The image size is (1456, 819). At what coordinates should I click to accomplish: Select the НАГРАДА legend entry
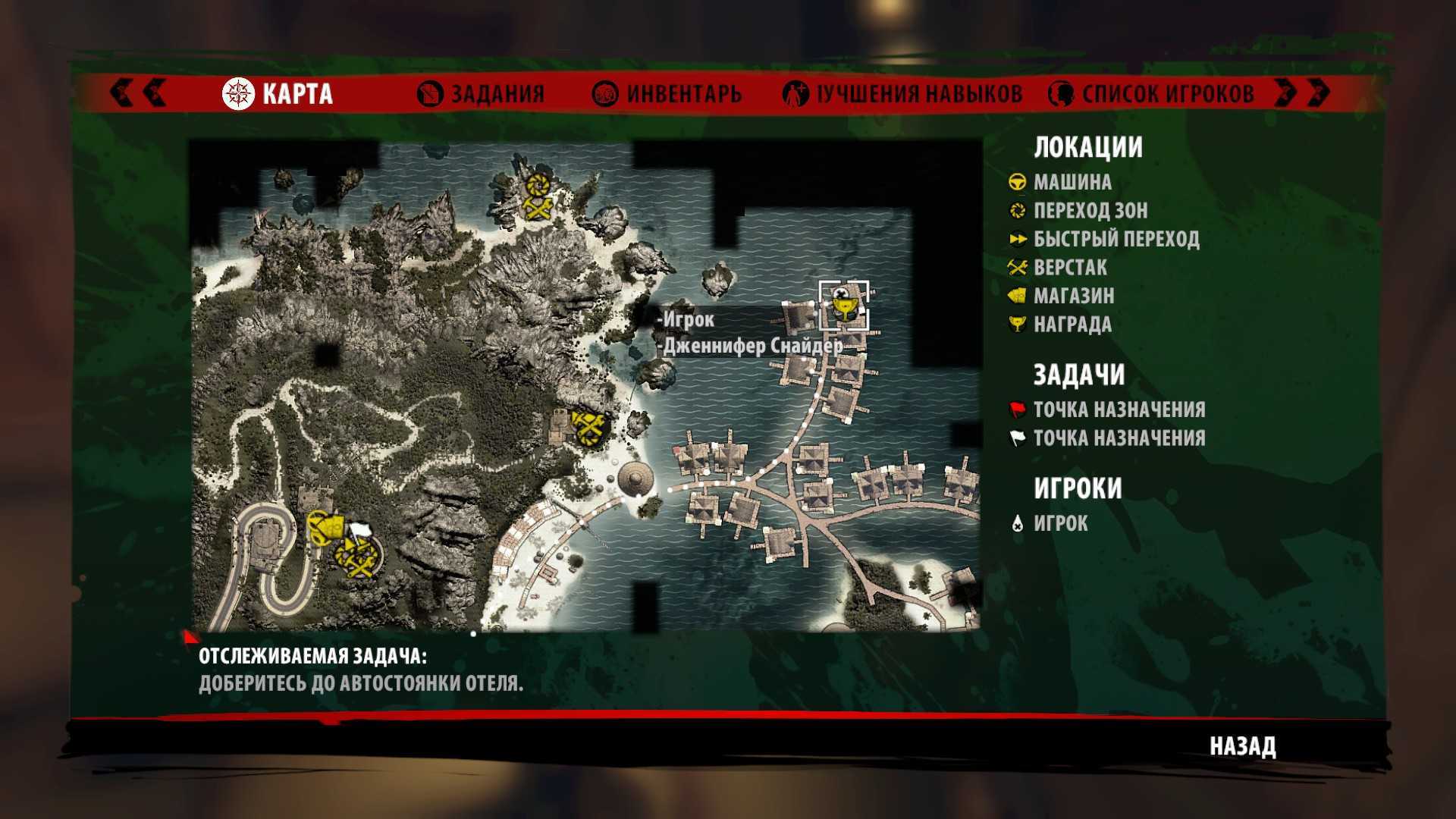tap(1072, 325)
